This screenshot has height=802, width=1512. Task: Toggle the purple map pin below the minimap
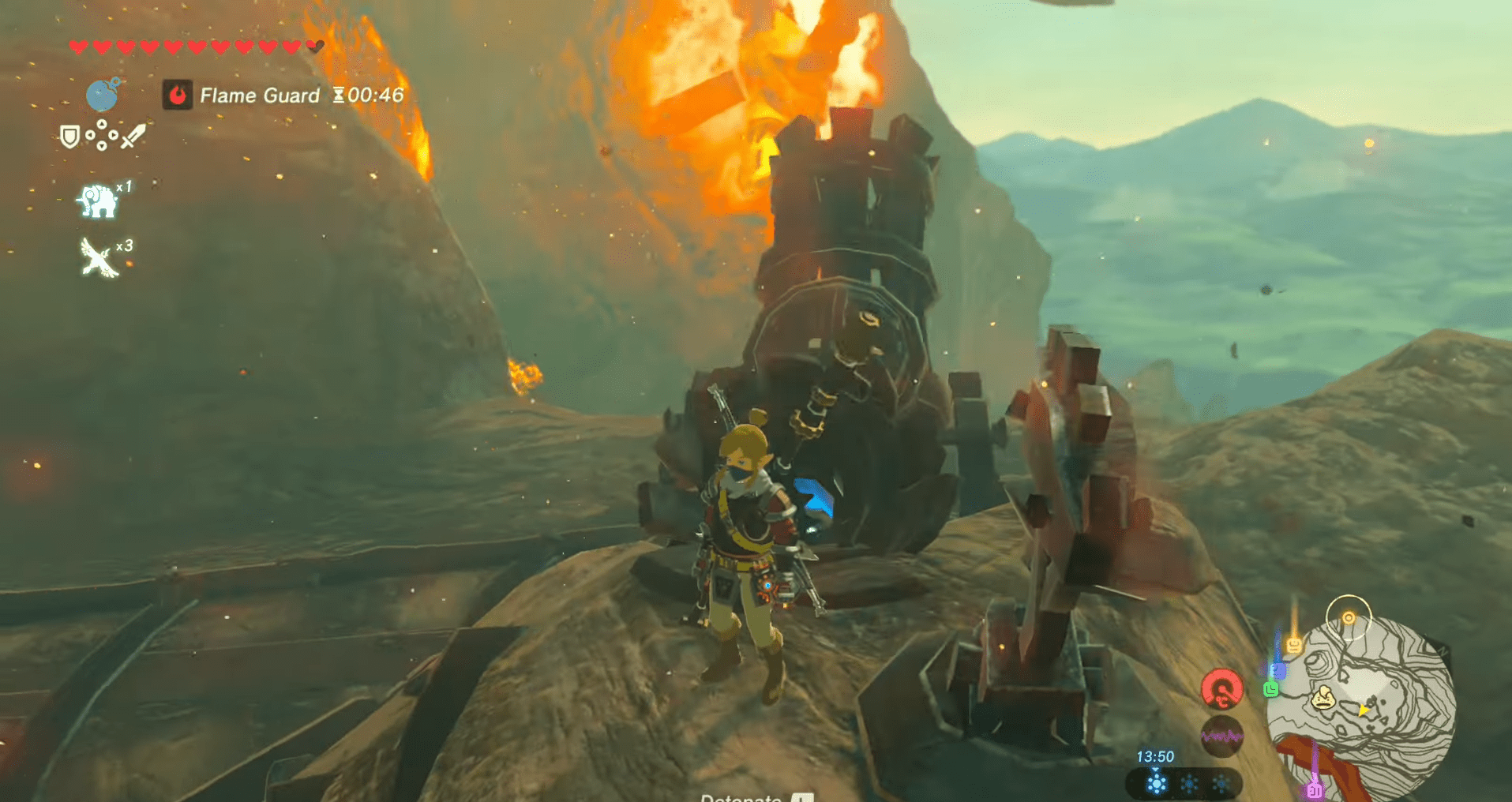[x=1315, y=789]
